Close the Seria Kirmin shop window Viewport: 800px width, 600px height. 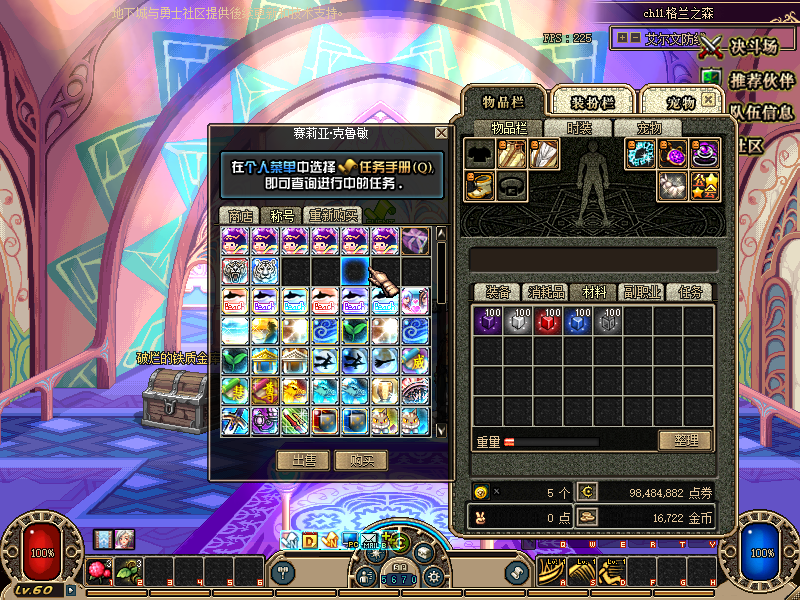tap(441, 133)
